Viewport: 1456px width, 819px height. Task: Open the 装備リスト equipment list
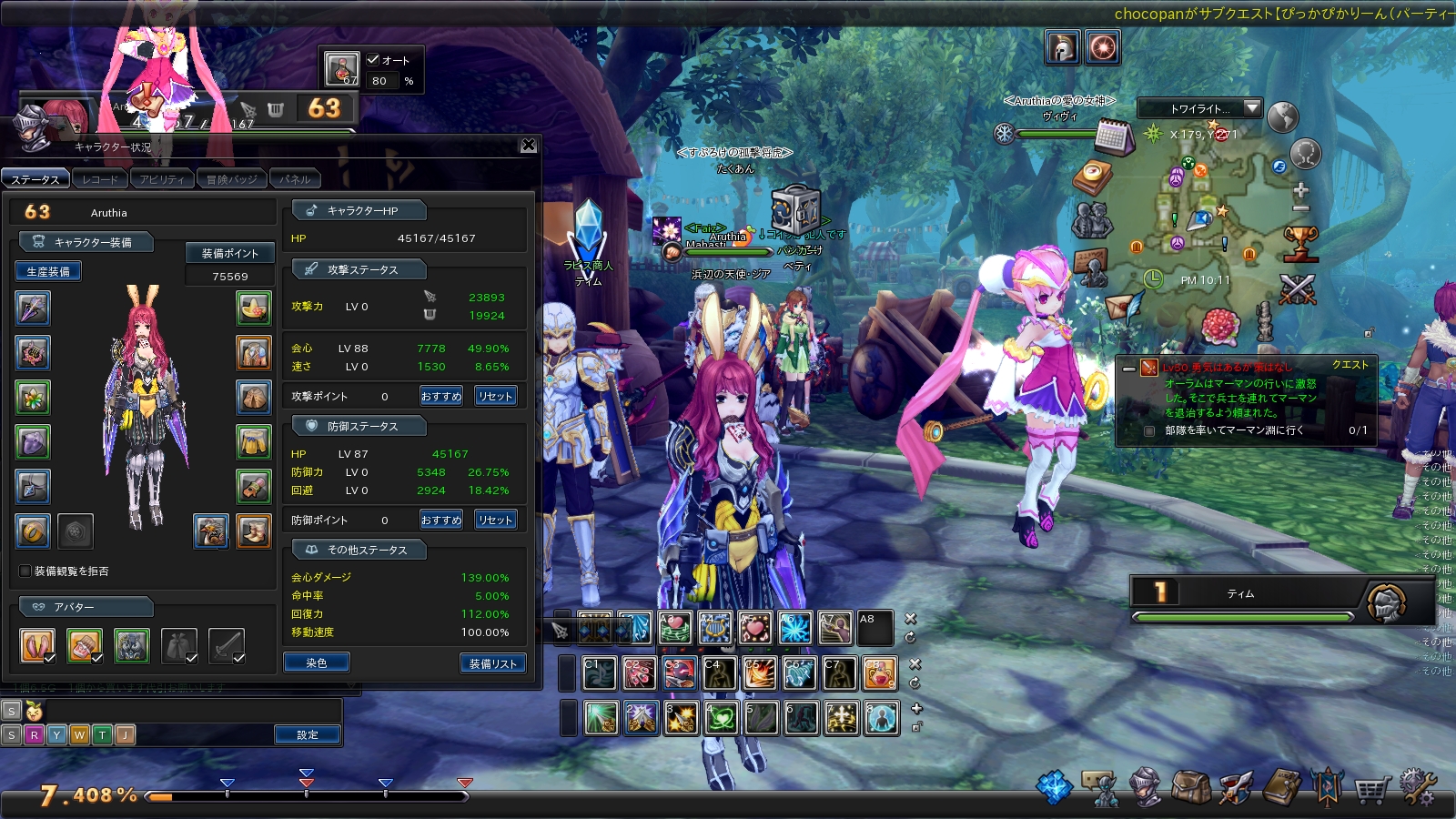[x=492, y=663]
